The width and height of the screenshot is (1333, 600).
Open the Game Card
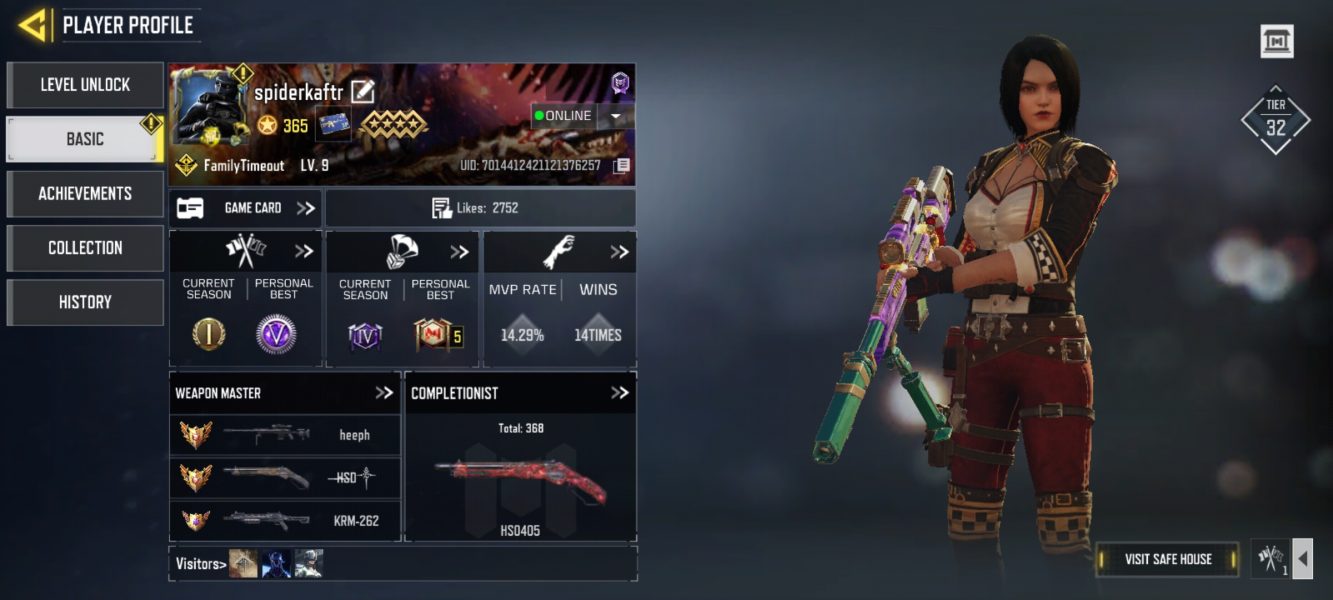pyautogui.click(x=245, y=208)
